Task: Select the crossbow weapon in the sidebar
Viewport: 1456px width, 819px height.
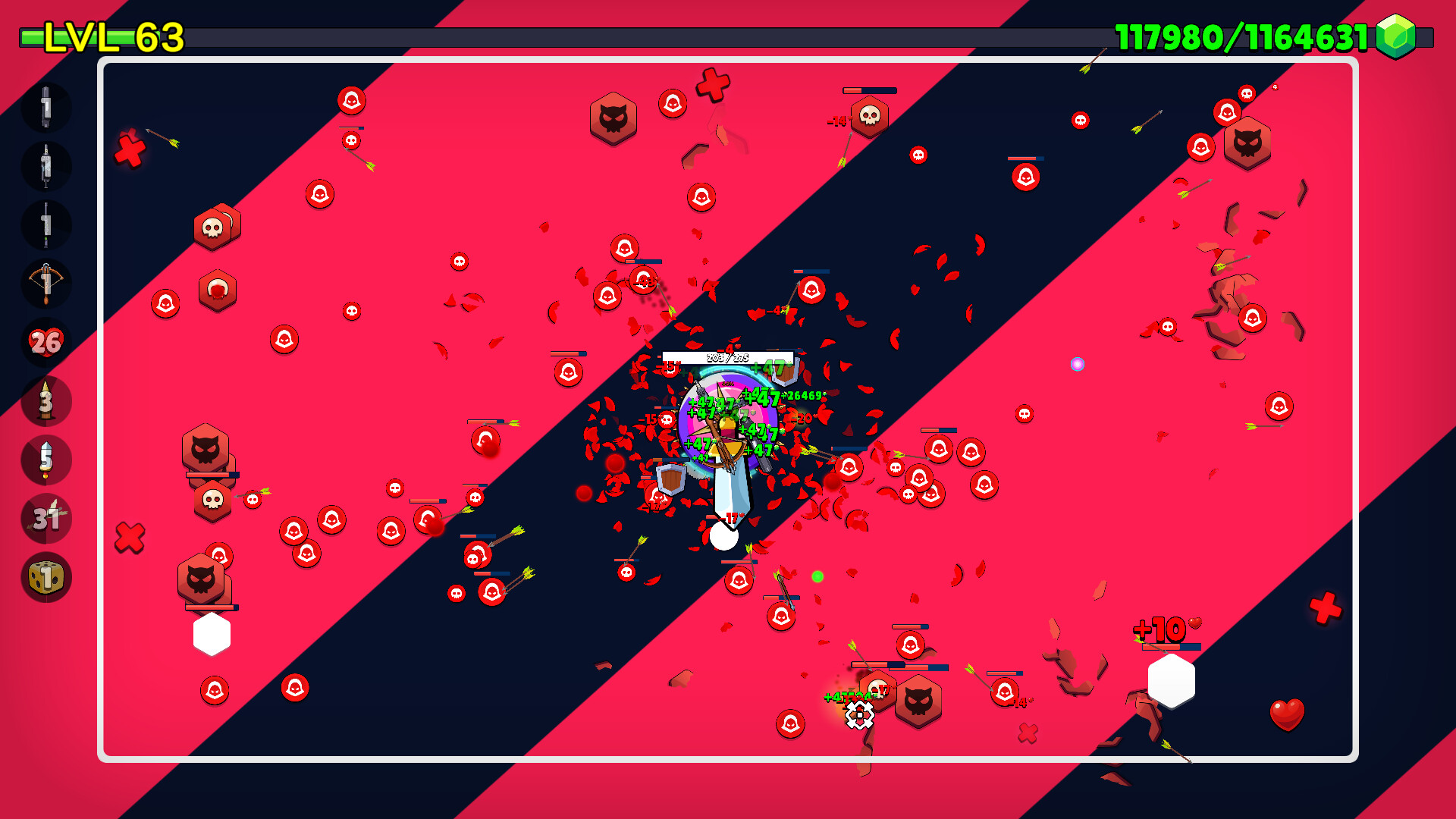Action: click(47, 284)
